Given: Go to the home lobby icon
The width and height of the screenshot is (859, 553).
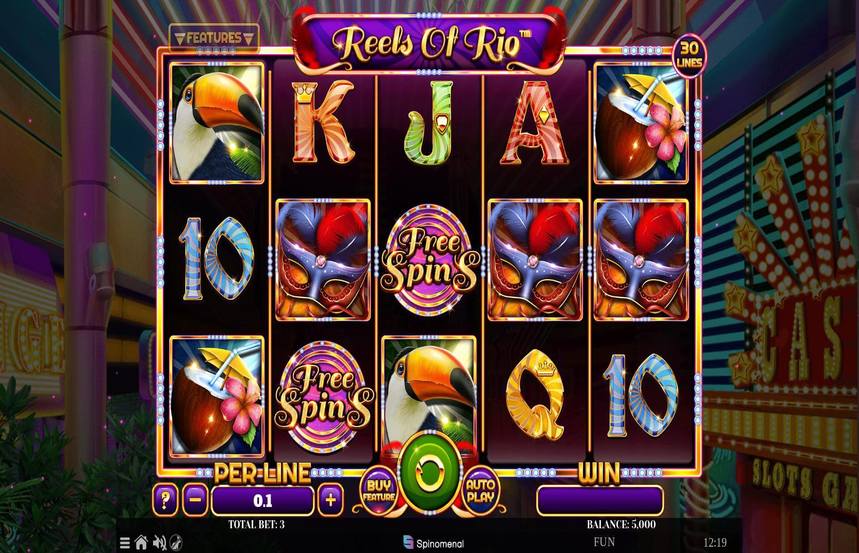Looking at the screenshot, I should [x=141, y=543].
